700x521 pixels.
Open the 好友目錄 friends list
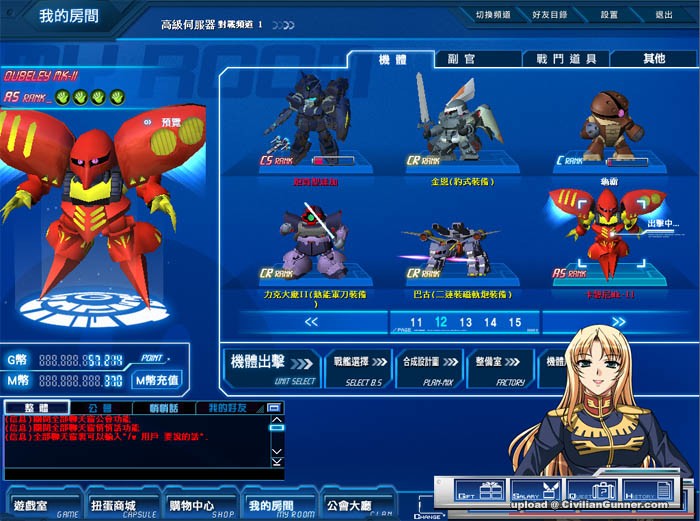click(x=549, y=16)
